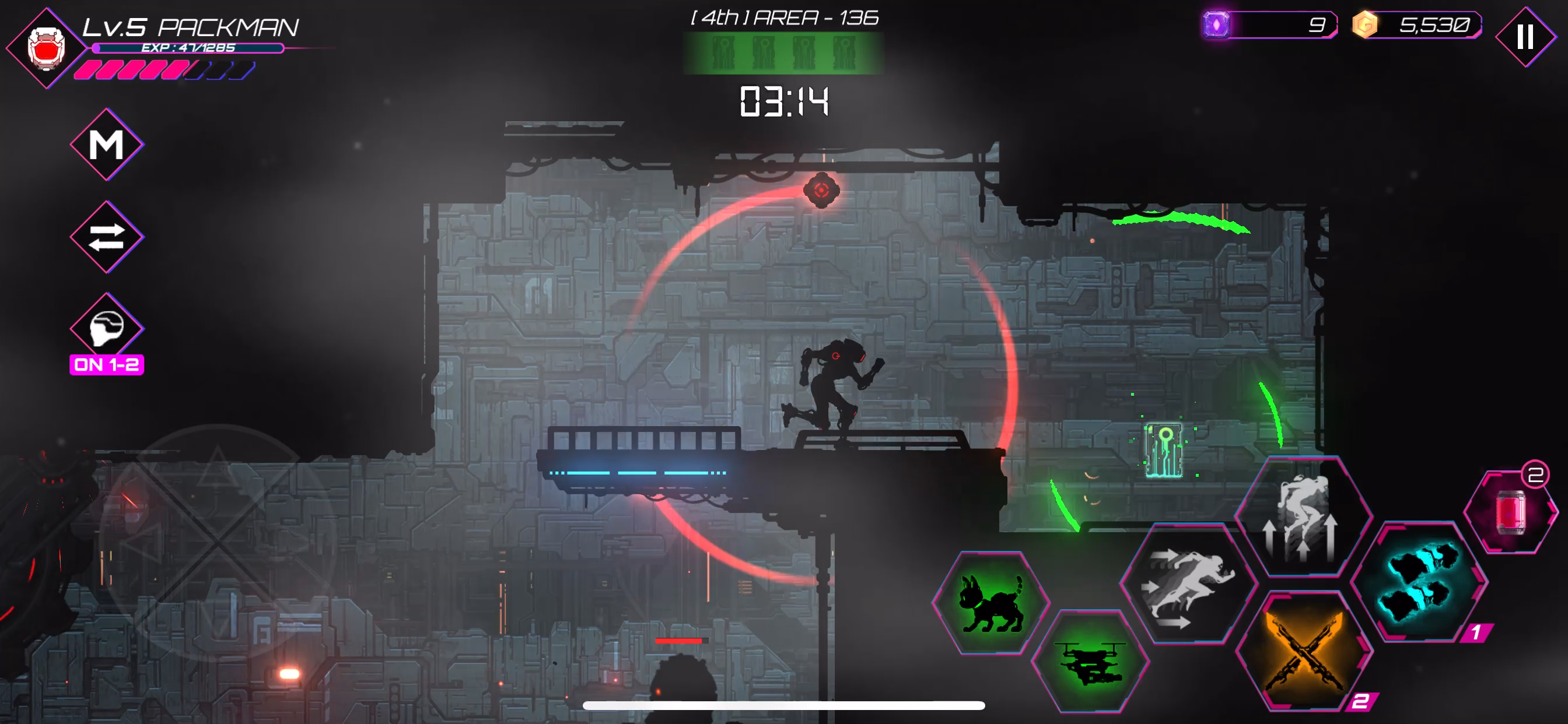Open the map with the M button
Viewport: 1568px width, 724px height.
[107, 145]
